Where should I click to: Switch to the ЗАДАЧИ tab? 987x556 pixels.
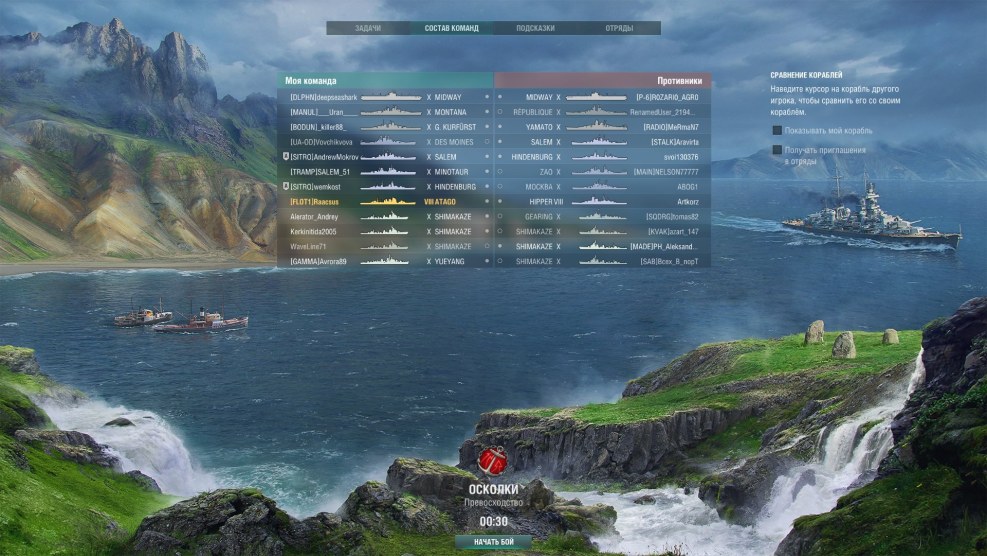368,28
